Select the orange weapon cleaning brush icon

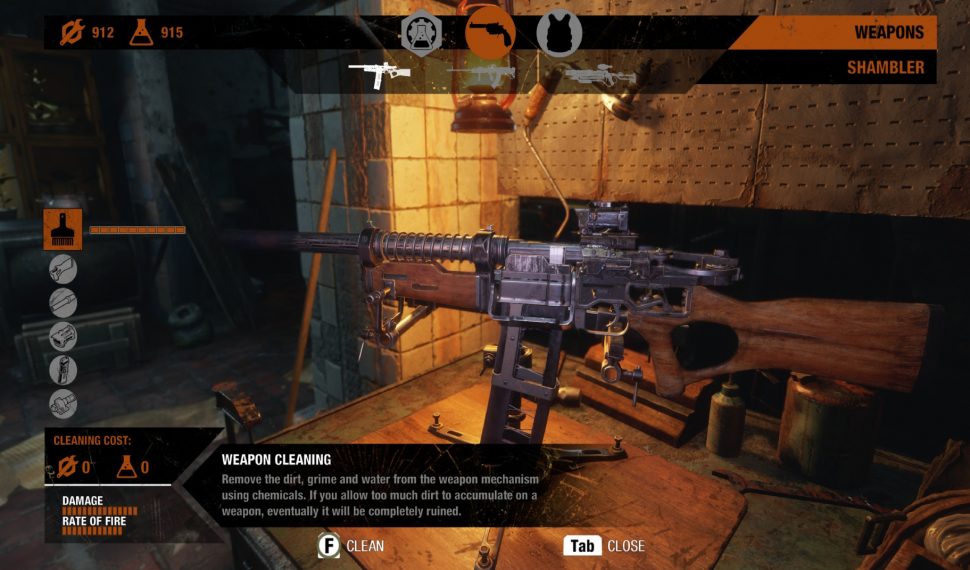[x=63, y=229]
